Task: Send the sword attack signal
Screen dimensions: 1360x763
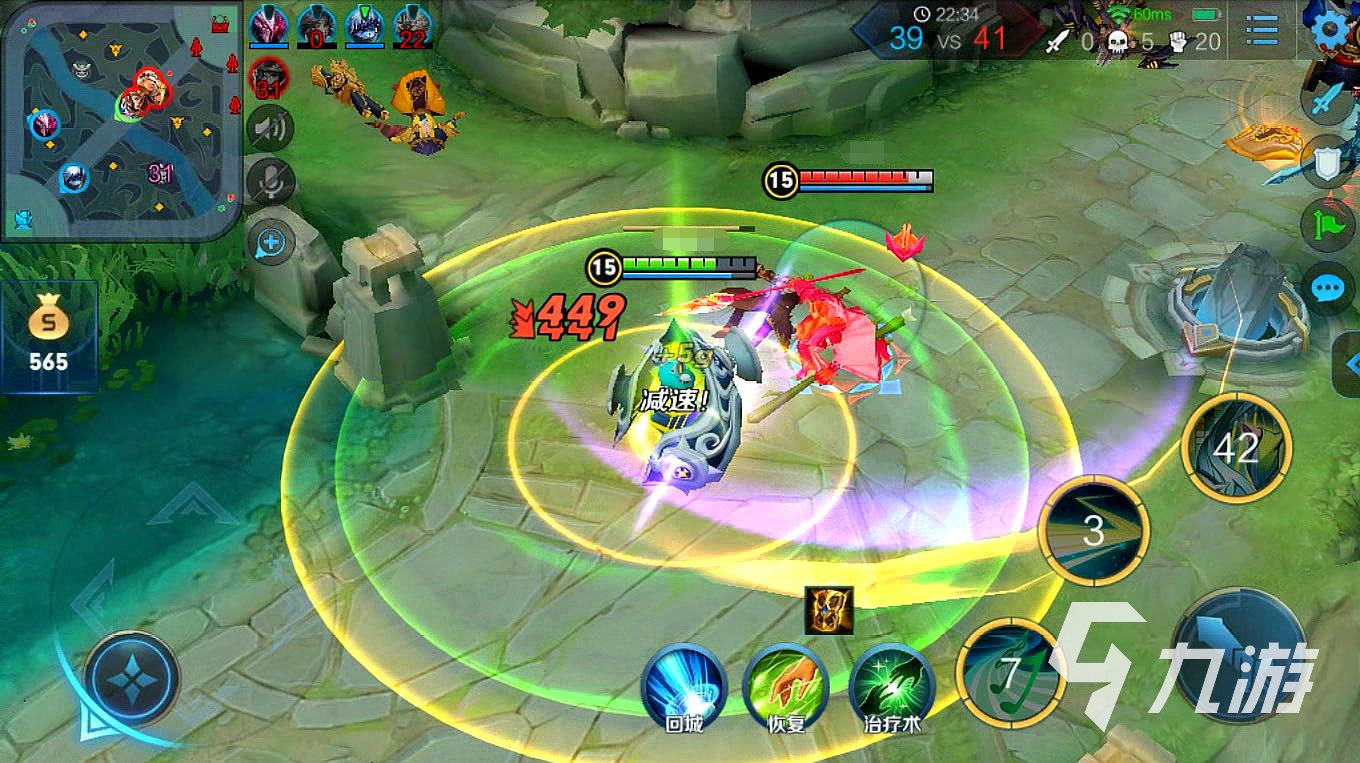Action: (1328, 101)
